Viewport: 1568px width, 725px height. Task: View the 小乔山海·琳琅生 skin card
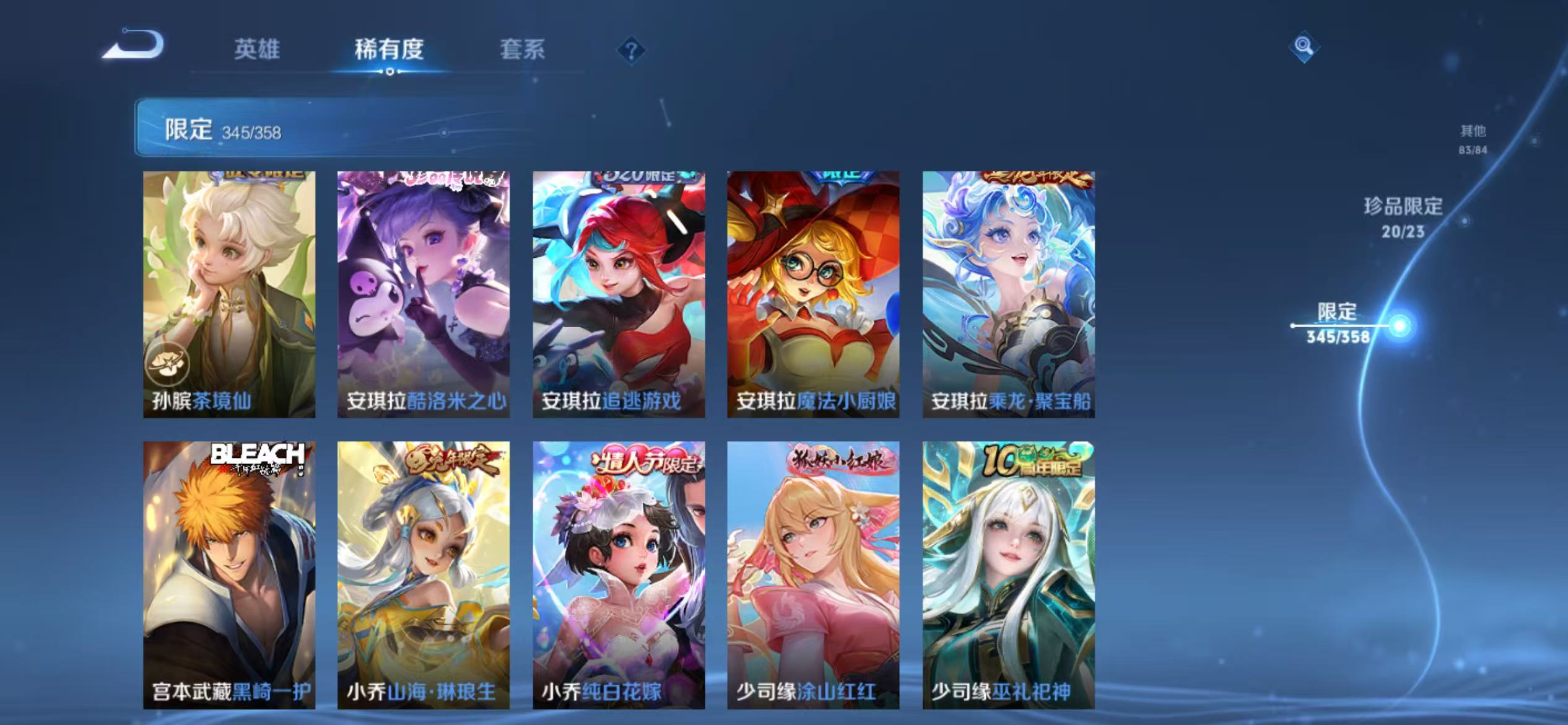[422, 576]
